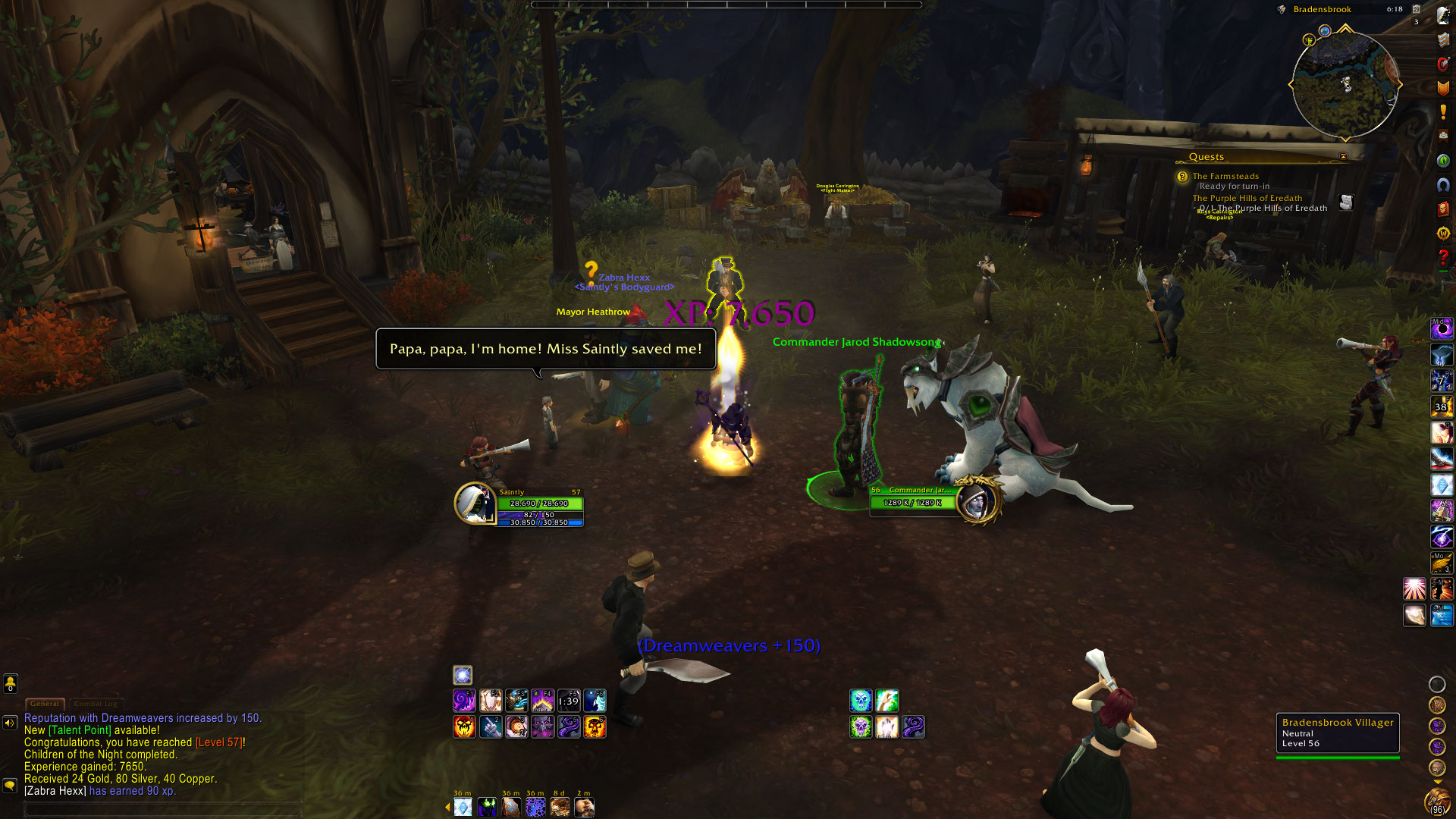This screenshot has height=819, width=1456.
Task: Collapse the Quests tracker header
Action: (x=1343, y=157)
